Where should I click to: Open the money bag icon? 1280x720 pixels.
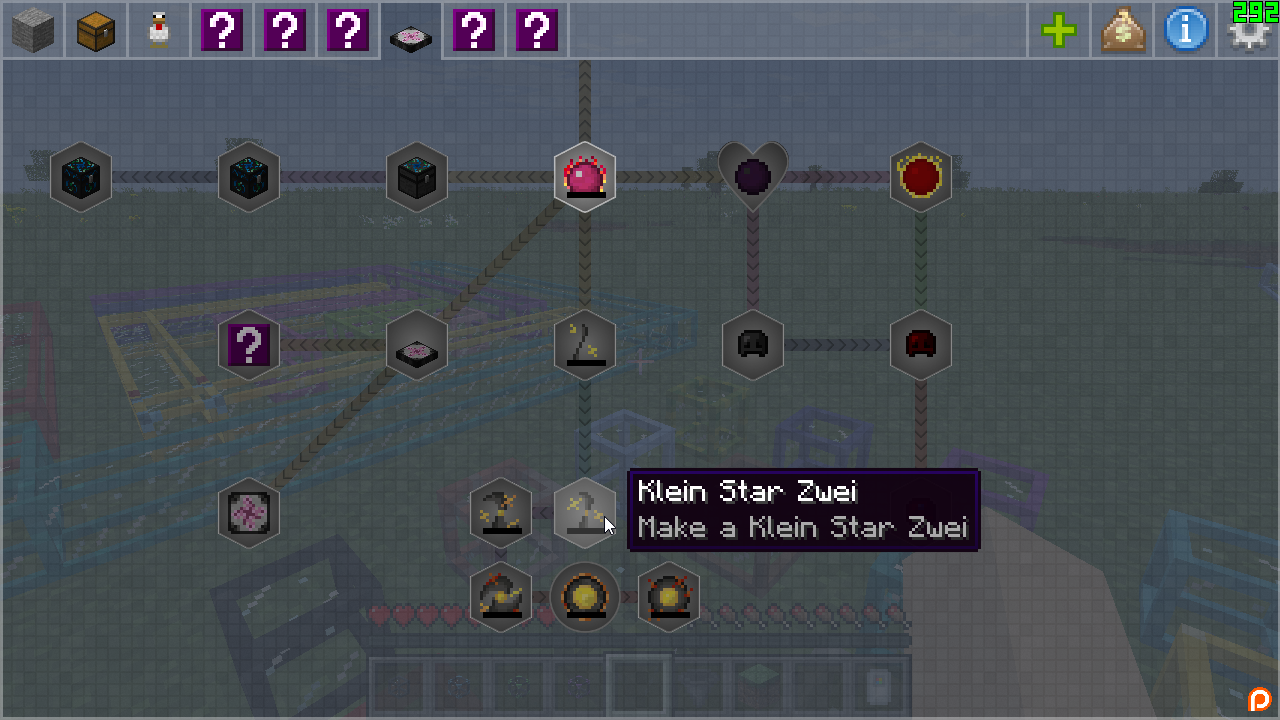click(1122, 31)
